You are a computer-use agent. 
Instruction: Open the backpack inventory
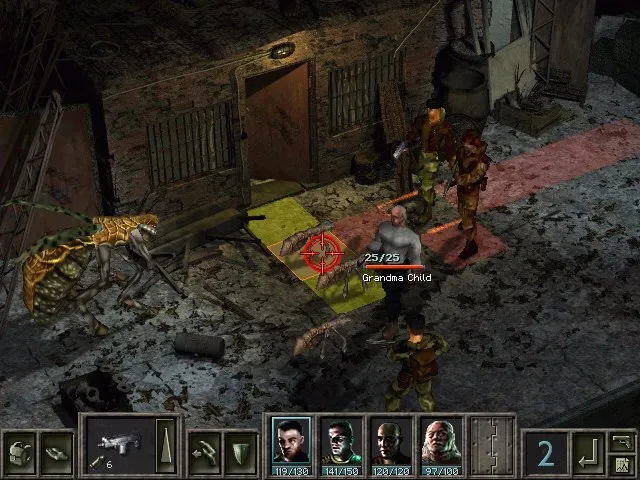pos(21,448)
